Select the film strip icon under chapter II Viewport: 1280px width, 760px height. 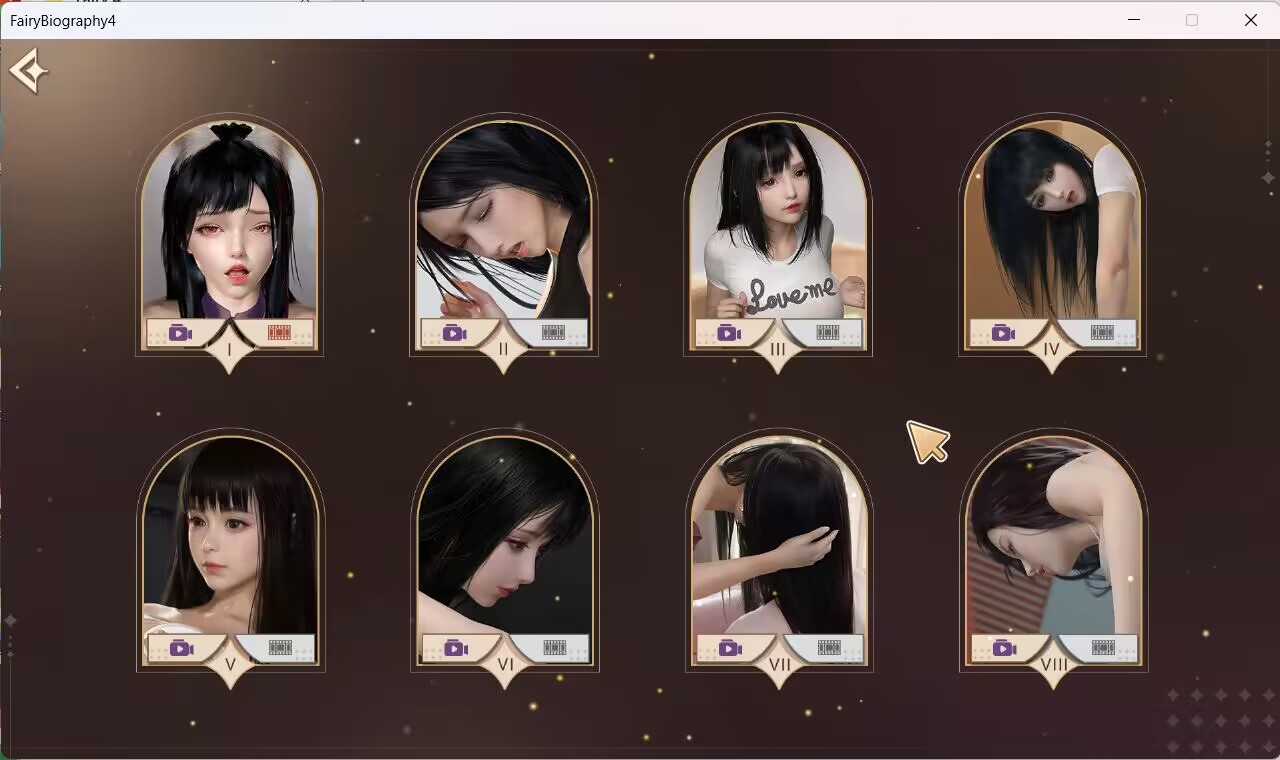(553, 333)
